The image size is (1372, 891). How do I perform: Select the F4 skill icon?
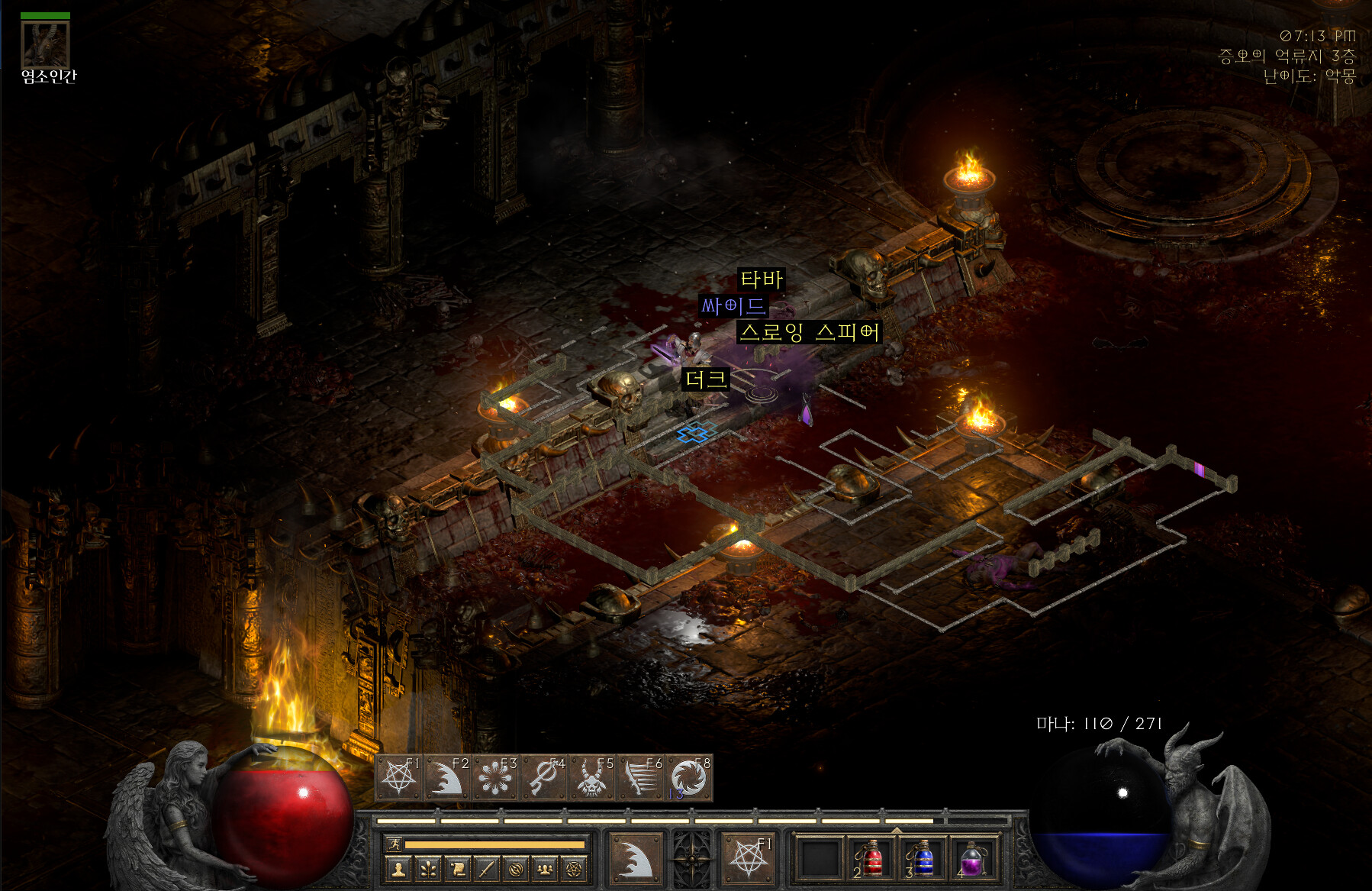[x=544, y=779]
